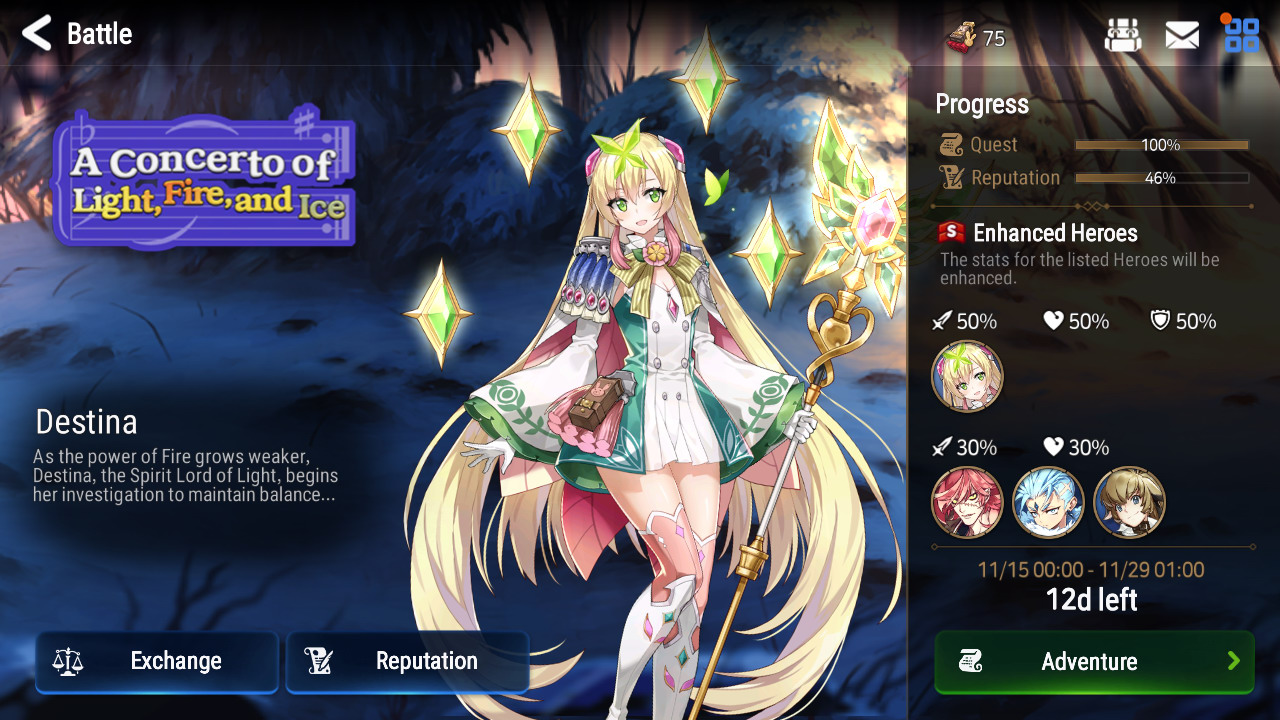
Task: Open the Reputation panel
Action: (407, 661)
